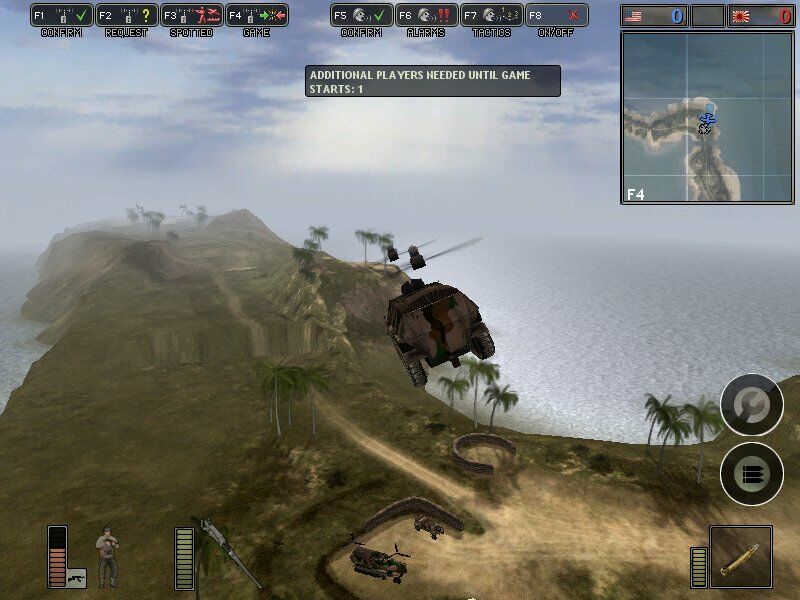Select the three-bullets ammo icon
This screenshot has height=600, width=800.
coord(751,473)
